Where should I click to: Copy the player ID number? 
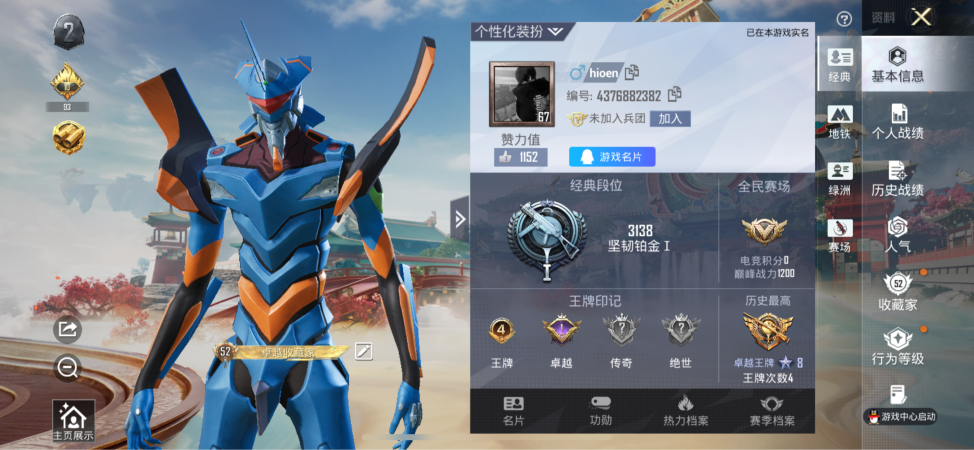click(675, 95)
